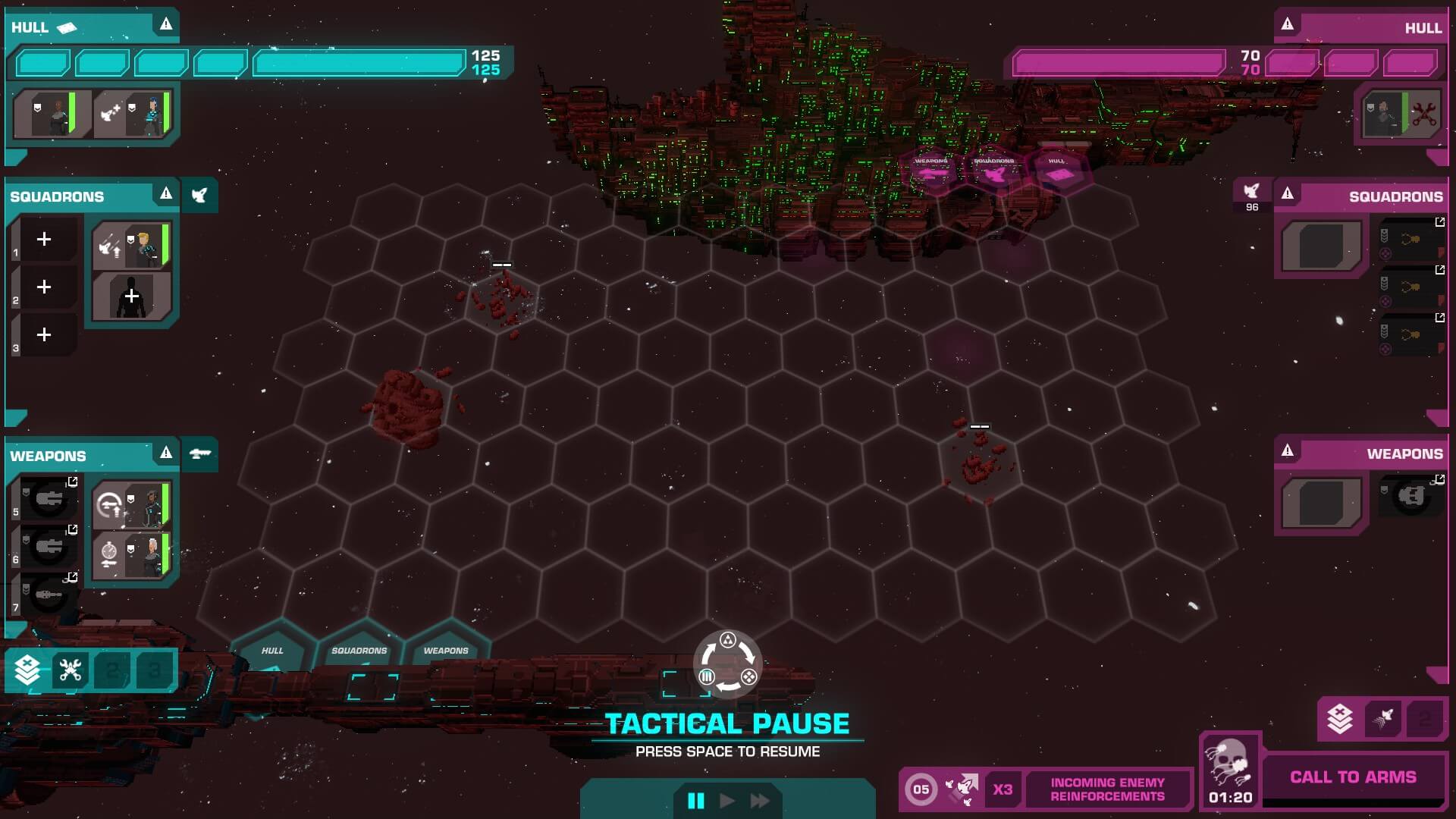The image size is (1456, 819).
Task: Add a crew member to the empty squadron silhouette
Action: coord(131,297)
